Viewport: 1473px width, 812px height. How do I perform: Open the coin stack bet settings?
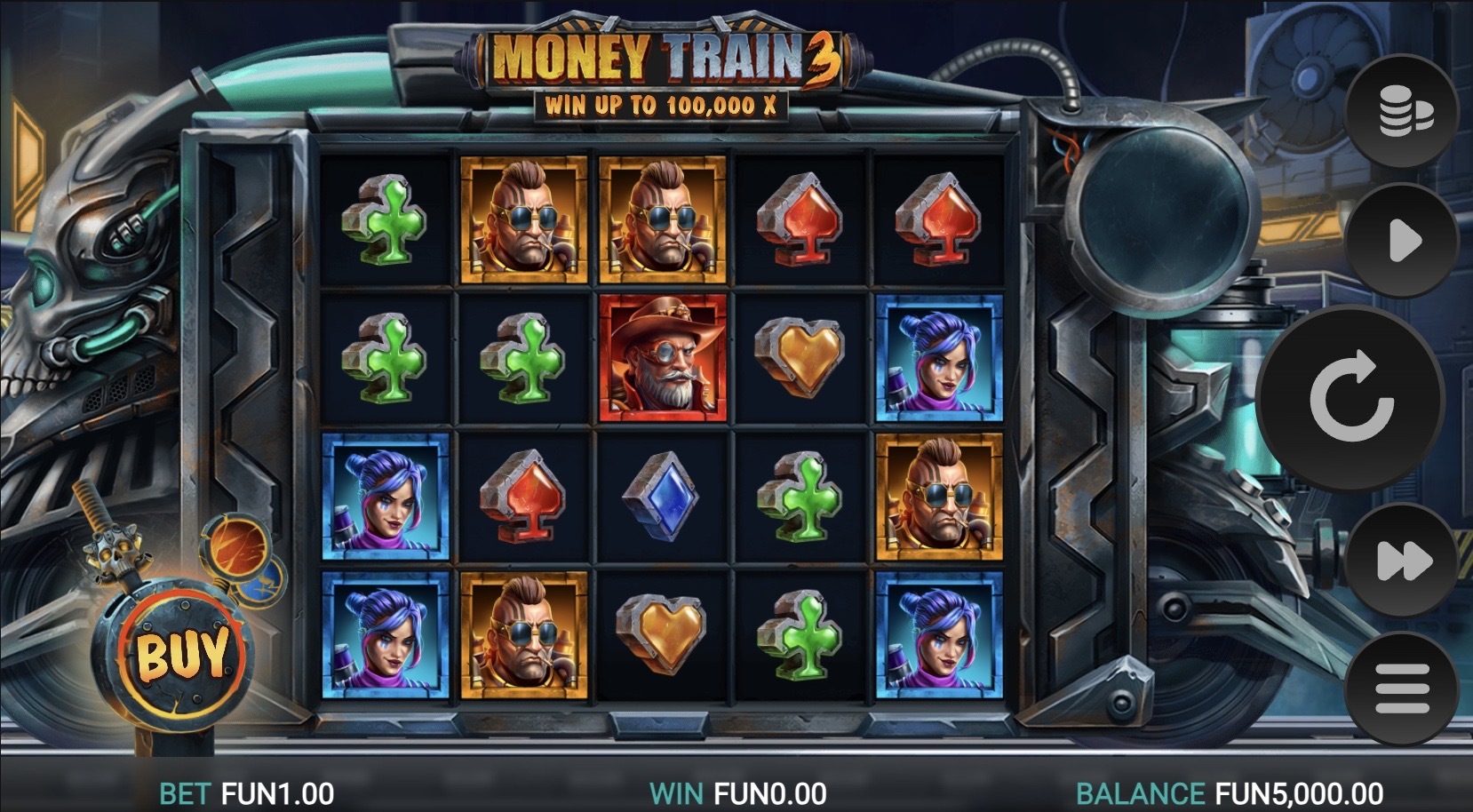click(1403, 111)
